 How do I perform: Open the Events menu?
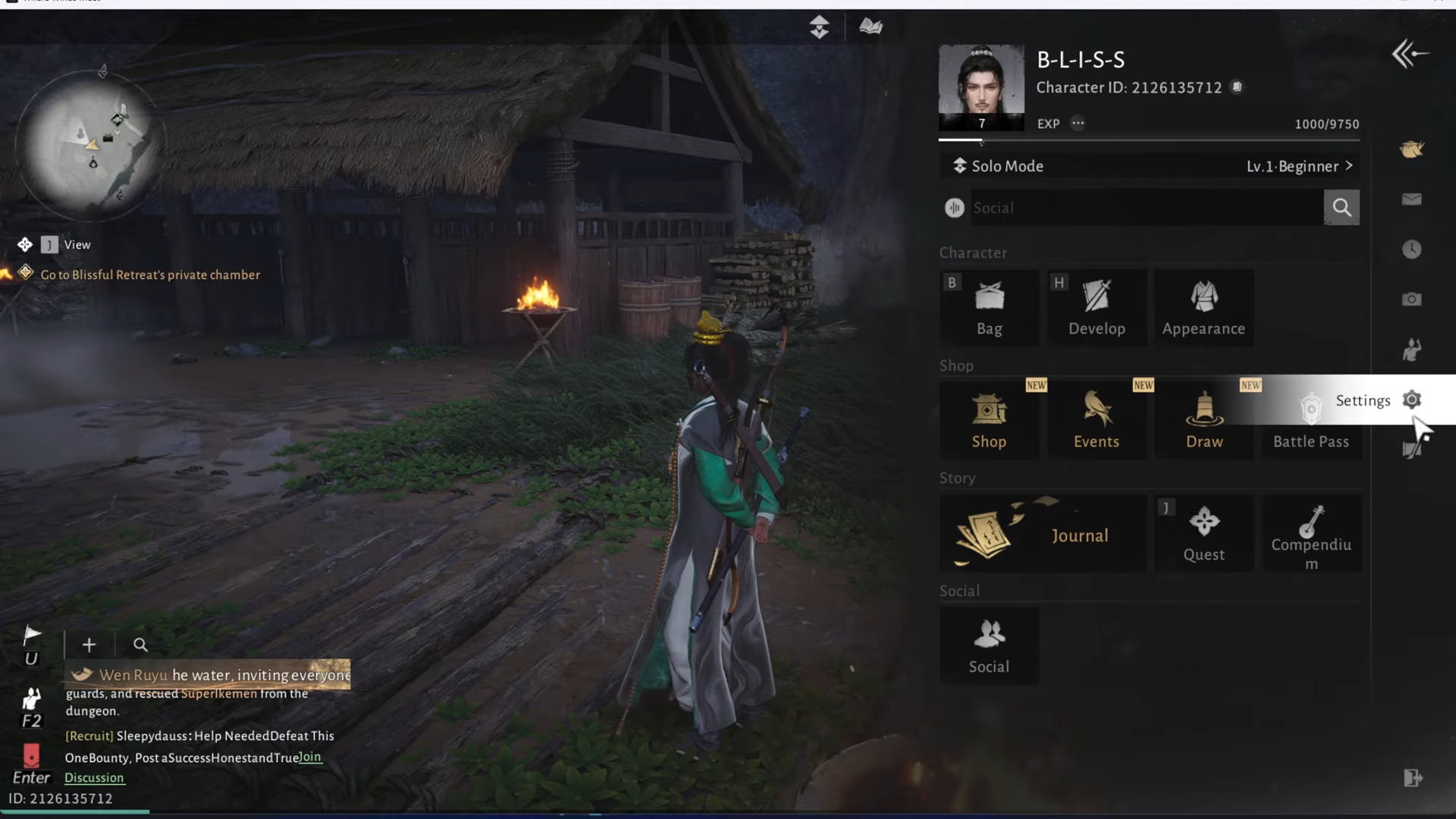click(1097, 421)
